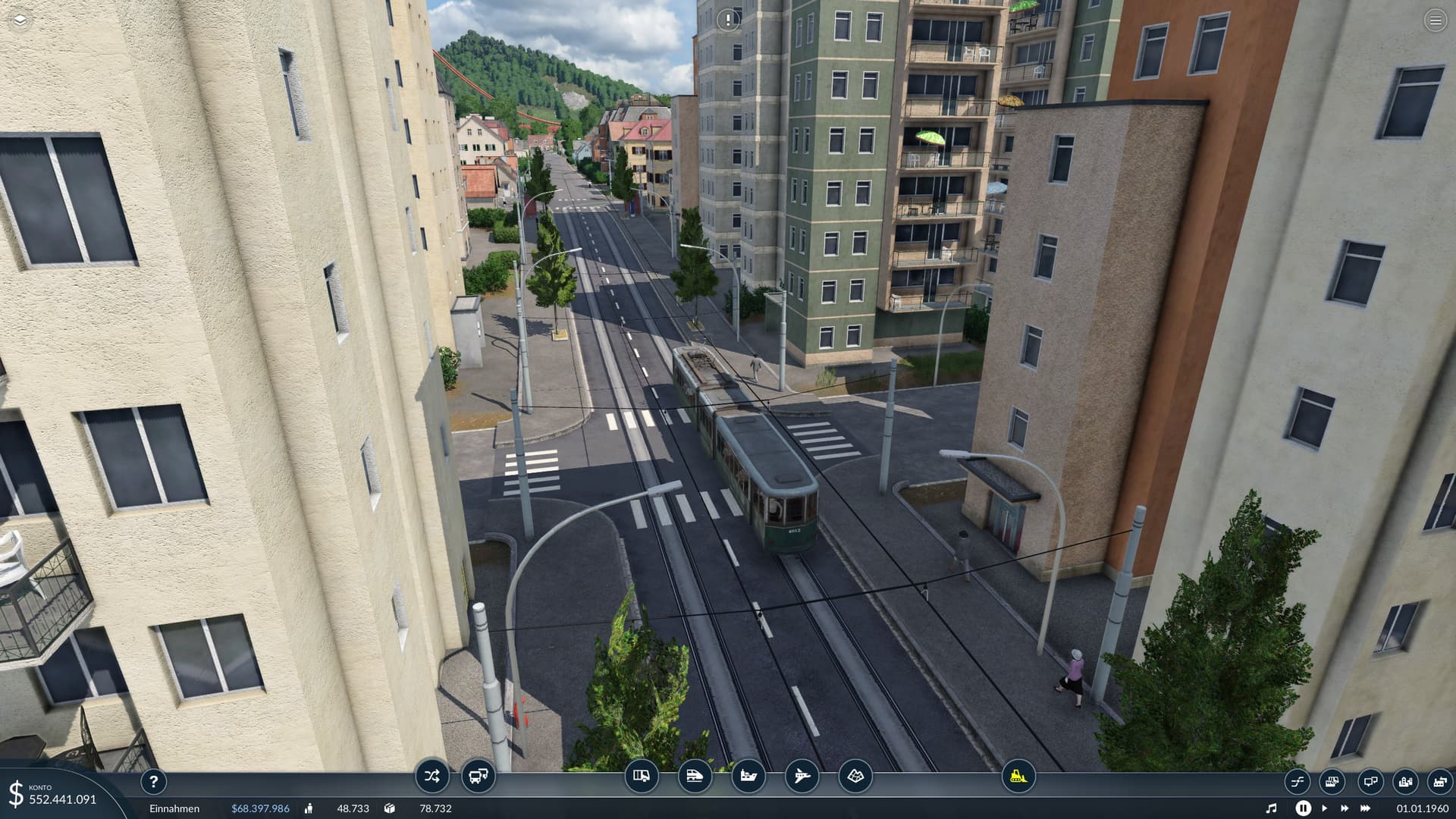The height and width of the screenshot is (819, 1456).
Task: Open the question-mark help button
Action: pyautogui.click(x=153, y=782)
